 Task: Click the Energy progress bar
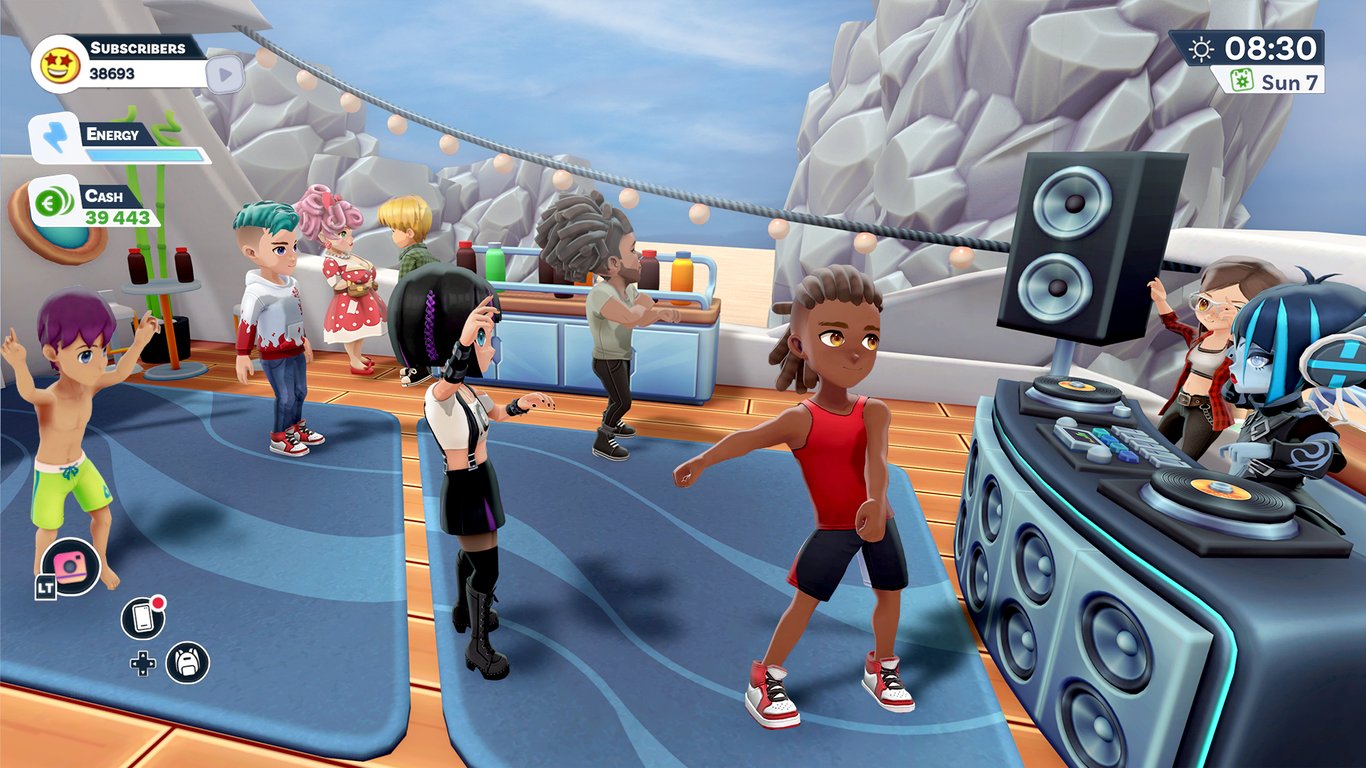point(143,154)
